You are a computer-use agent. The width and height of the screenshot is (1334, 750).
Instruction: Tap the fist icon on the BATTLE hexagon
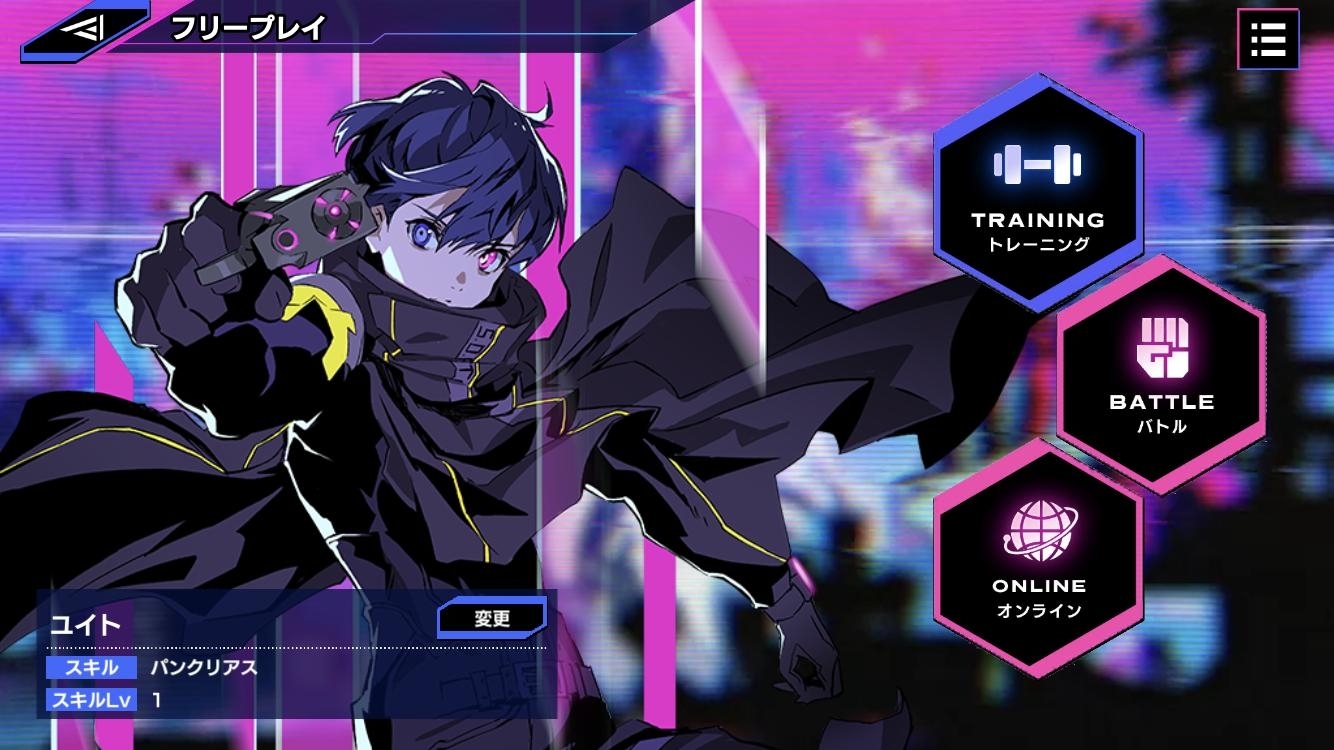(1164, 347)
